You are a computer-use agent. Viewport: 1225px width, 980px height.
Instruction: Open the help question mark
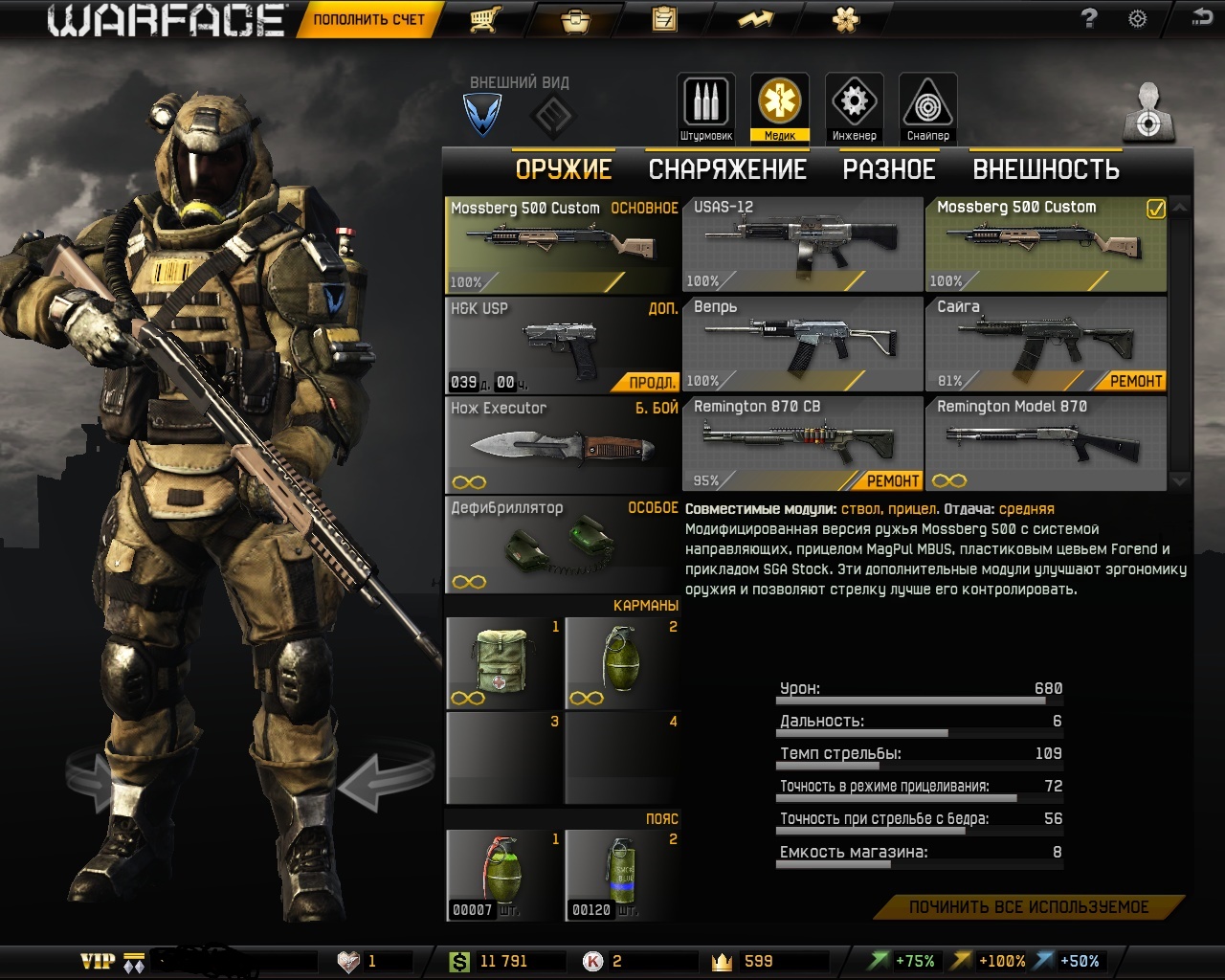point(1088,18)
